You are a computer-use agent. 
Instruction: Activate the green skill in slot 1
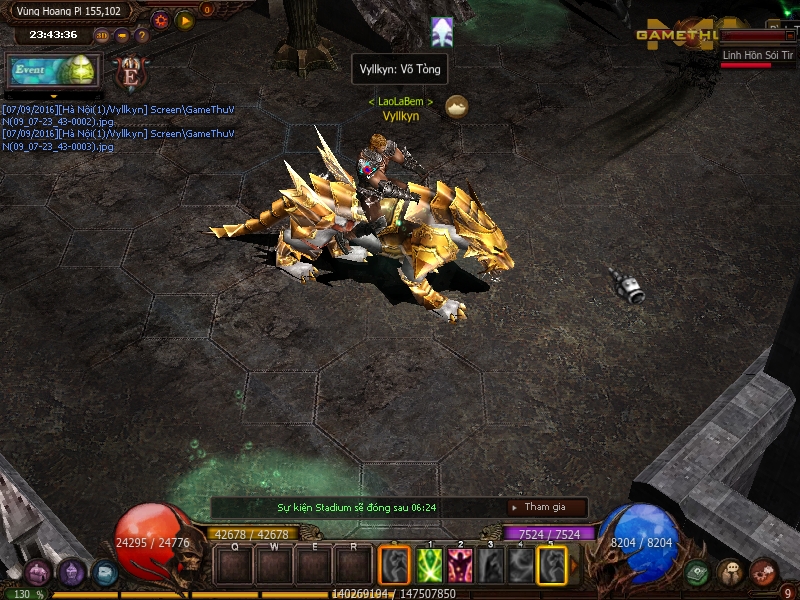click(429, 566)
